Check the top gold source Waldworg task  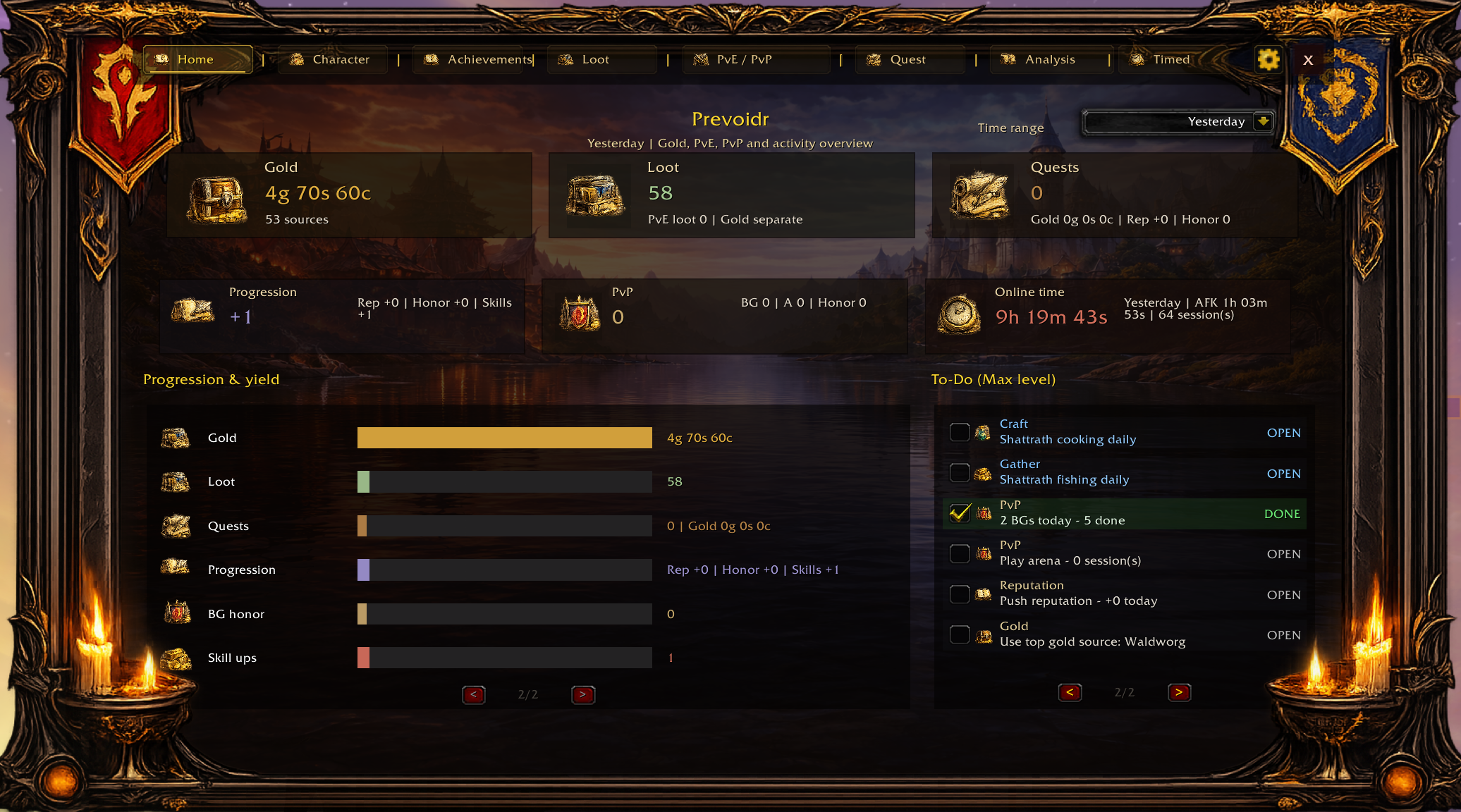pyautogui.click(x=960, y=635)
